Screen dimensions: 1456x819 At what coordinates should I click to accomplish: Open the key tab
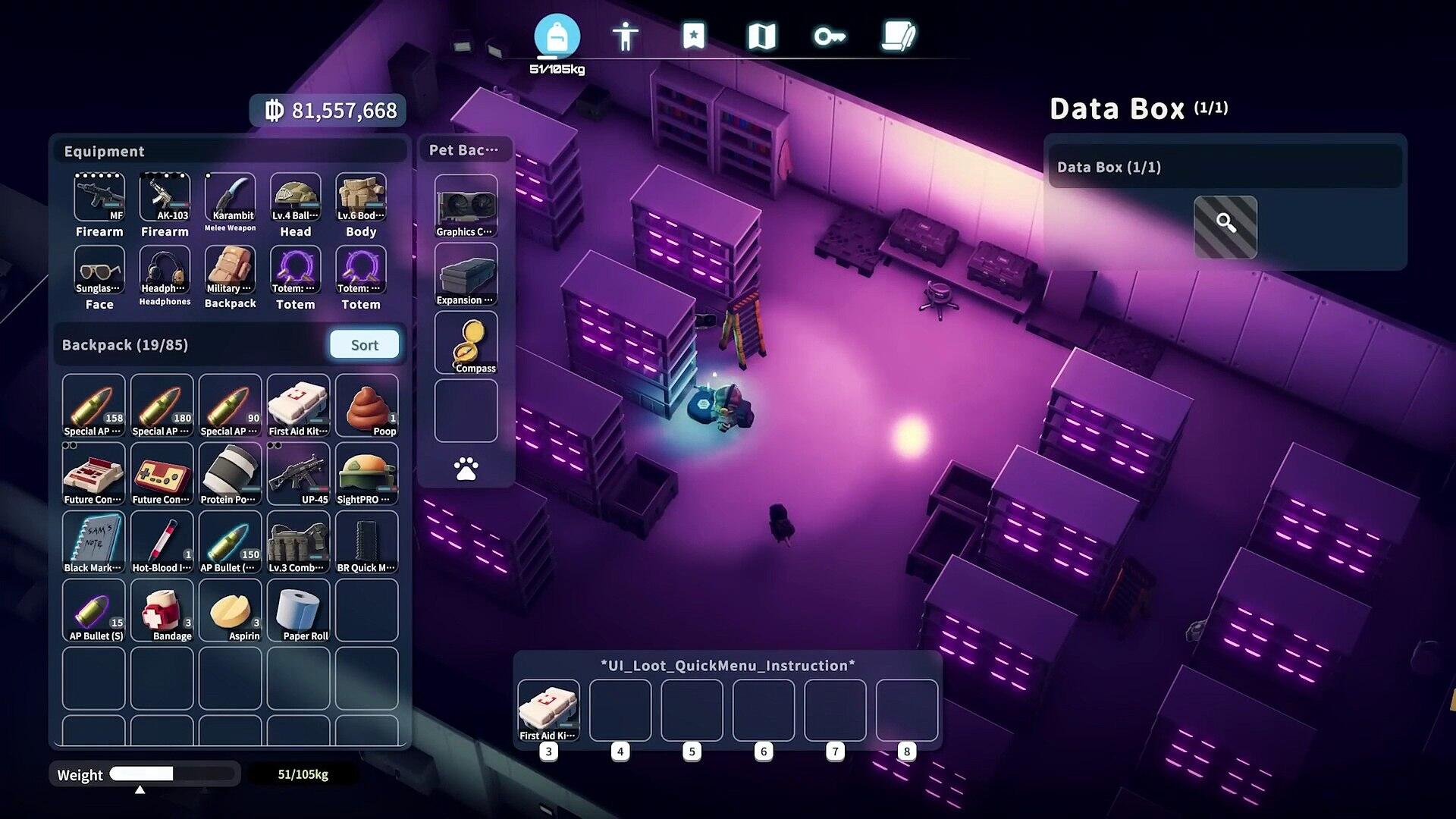[830, 36]
